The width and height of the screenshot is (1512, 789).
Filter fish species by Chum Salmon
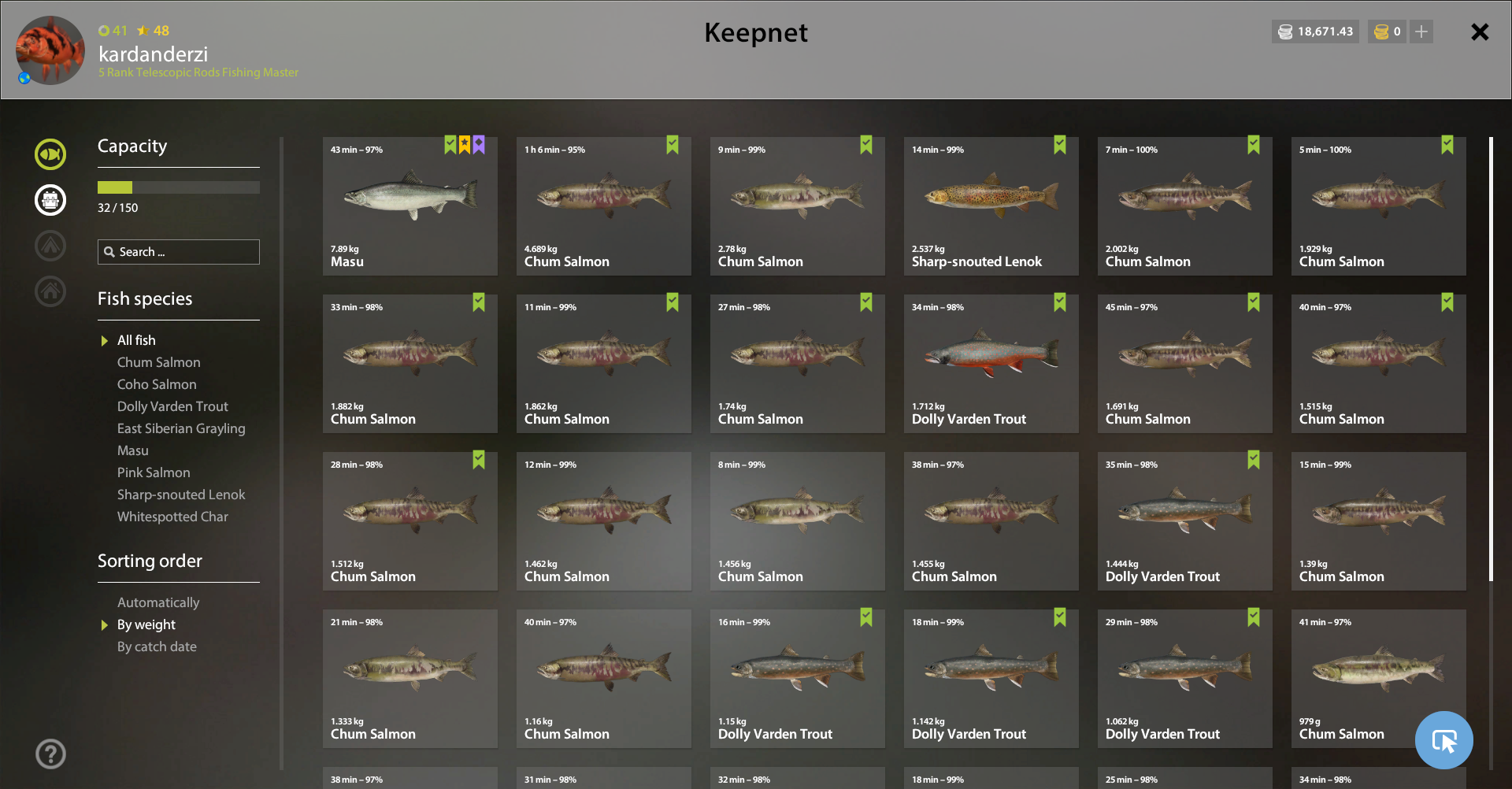158,362
